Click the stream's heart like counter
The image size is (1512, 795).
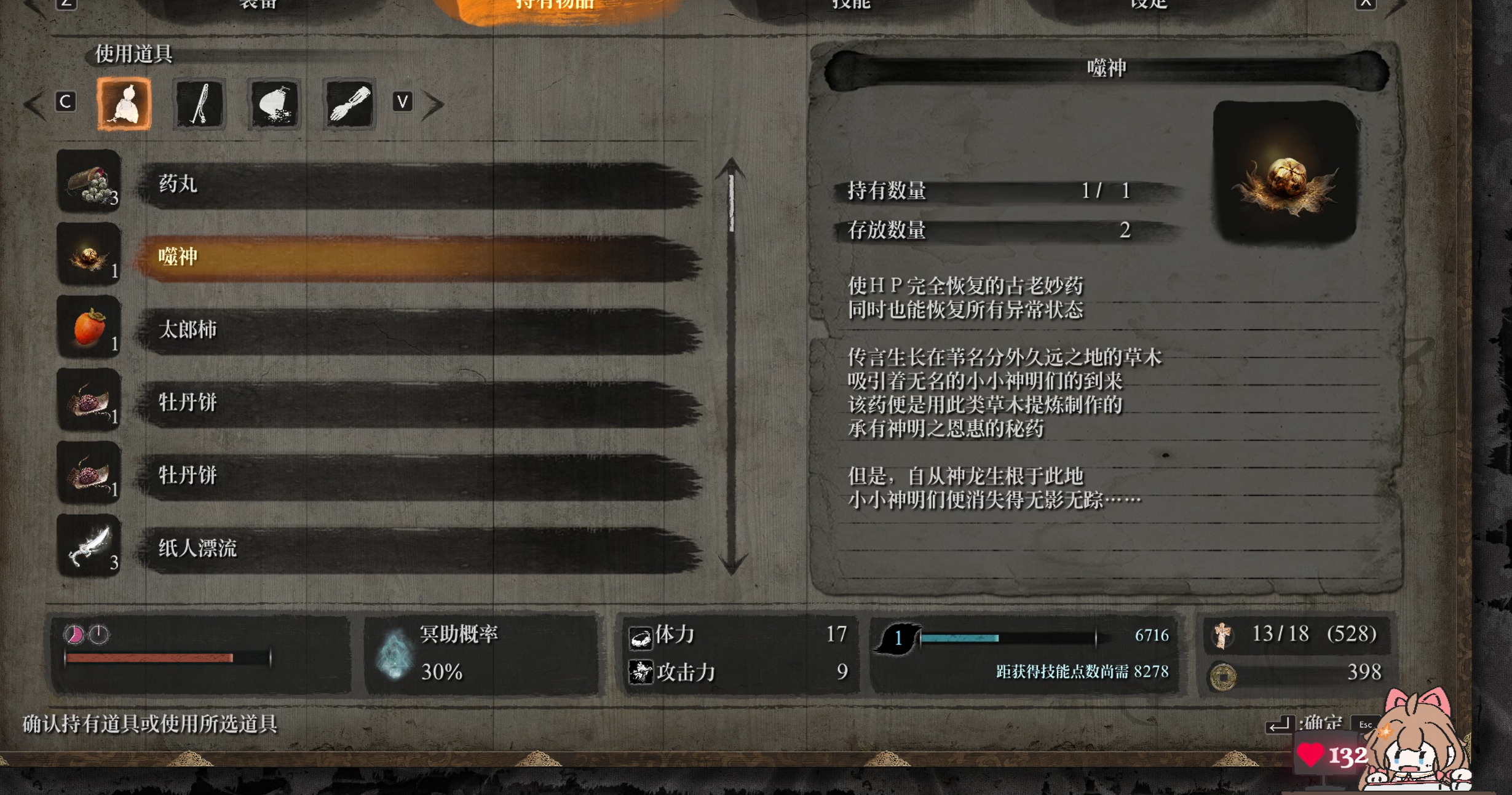pyautogui.click(x=1331, y=755)
